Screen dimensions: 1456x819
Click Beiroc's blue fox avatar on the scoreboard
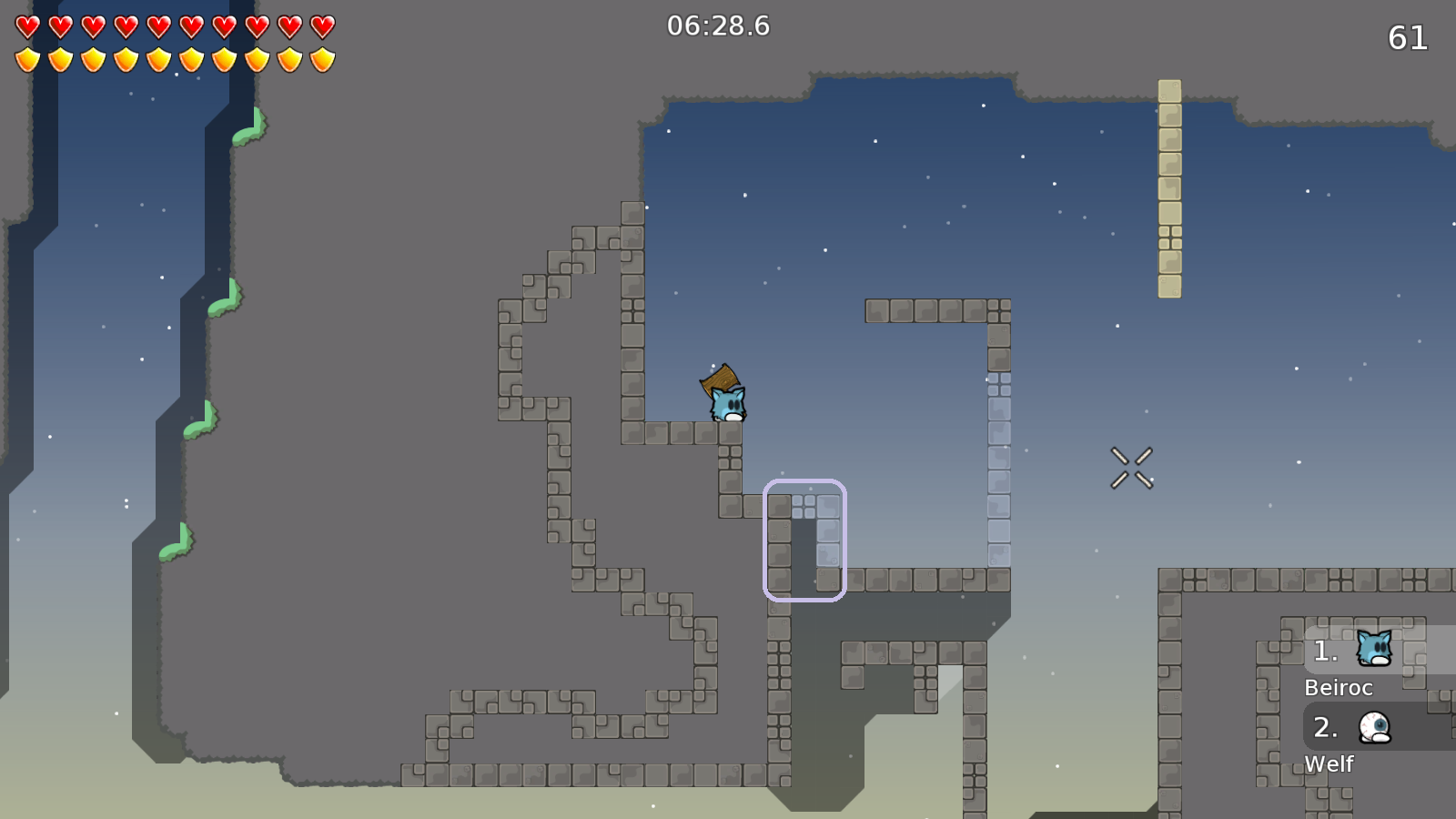point(1374,648)
